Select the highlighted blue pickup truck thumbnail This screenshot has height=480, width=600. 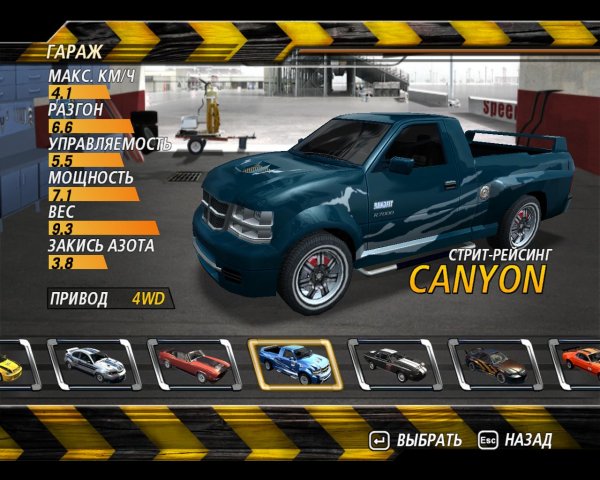point(293,364)
